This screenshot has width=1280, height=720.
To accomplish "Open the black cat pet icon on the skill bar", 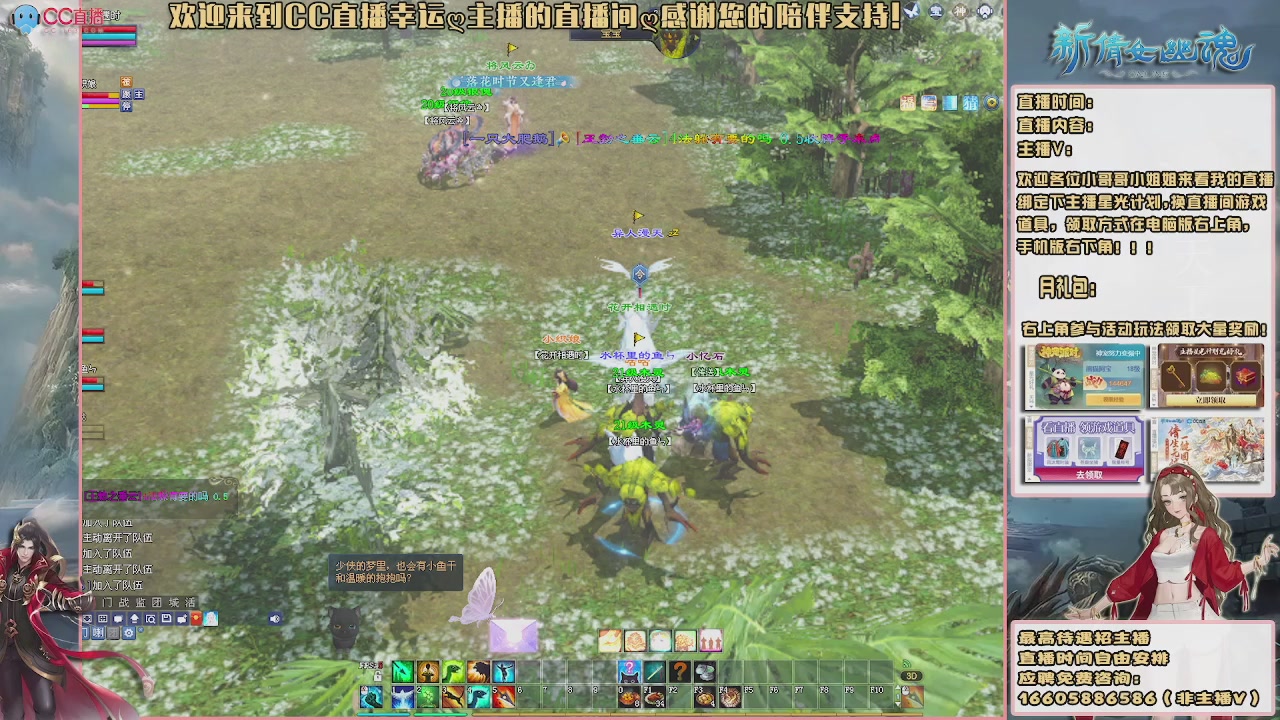I will tap(629, 673).
